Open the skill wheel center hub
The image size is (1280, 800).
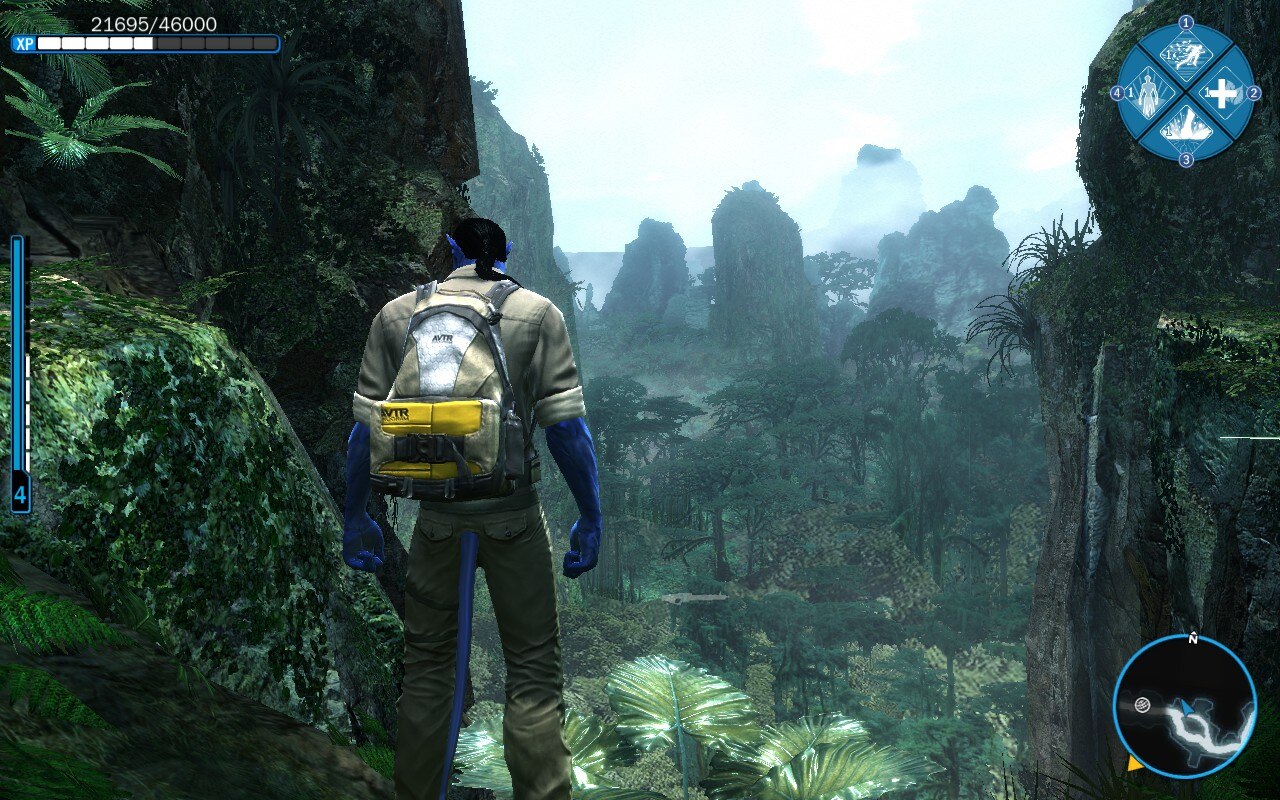click(1186, 90)
